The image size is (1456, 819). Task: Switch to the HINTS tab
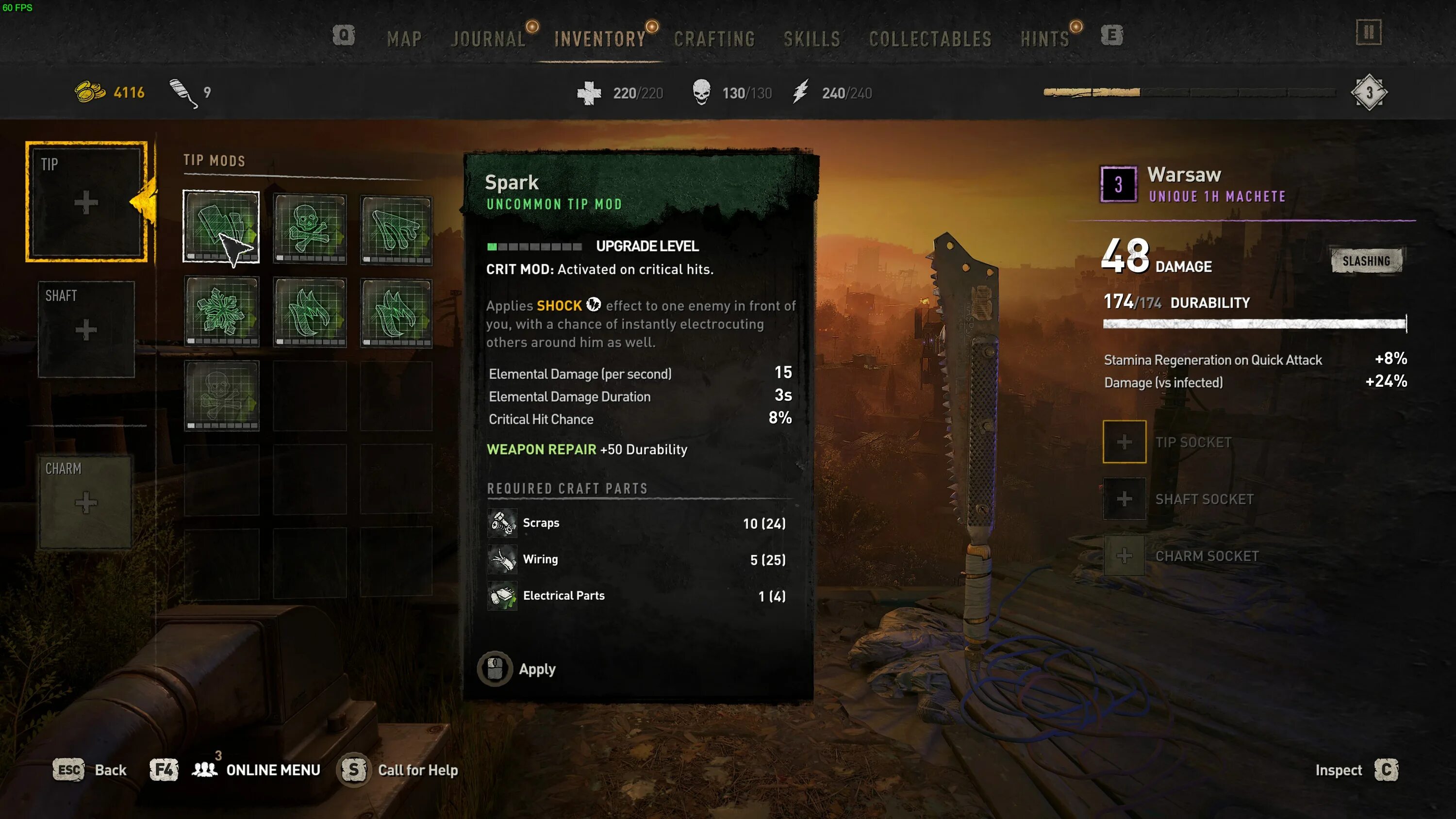pos(1045,39)
